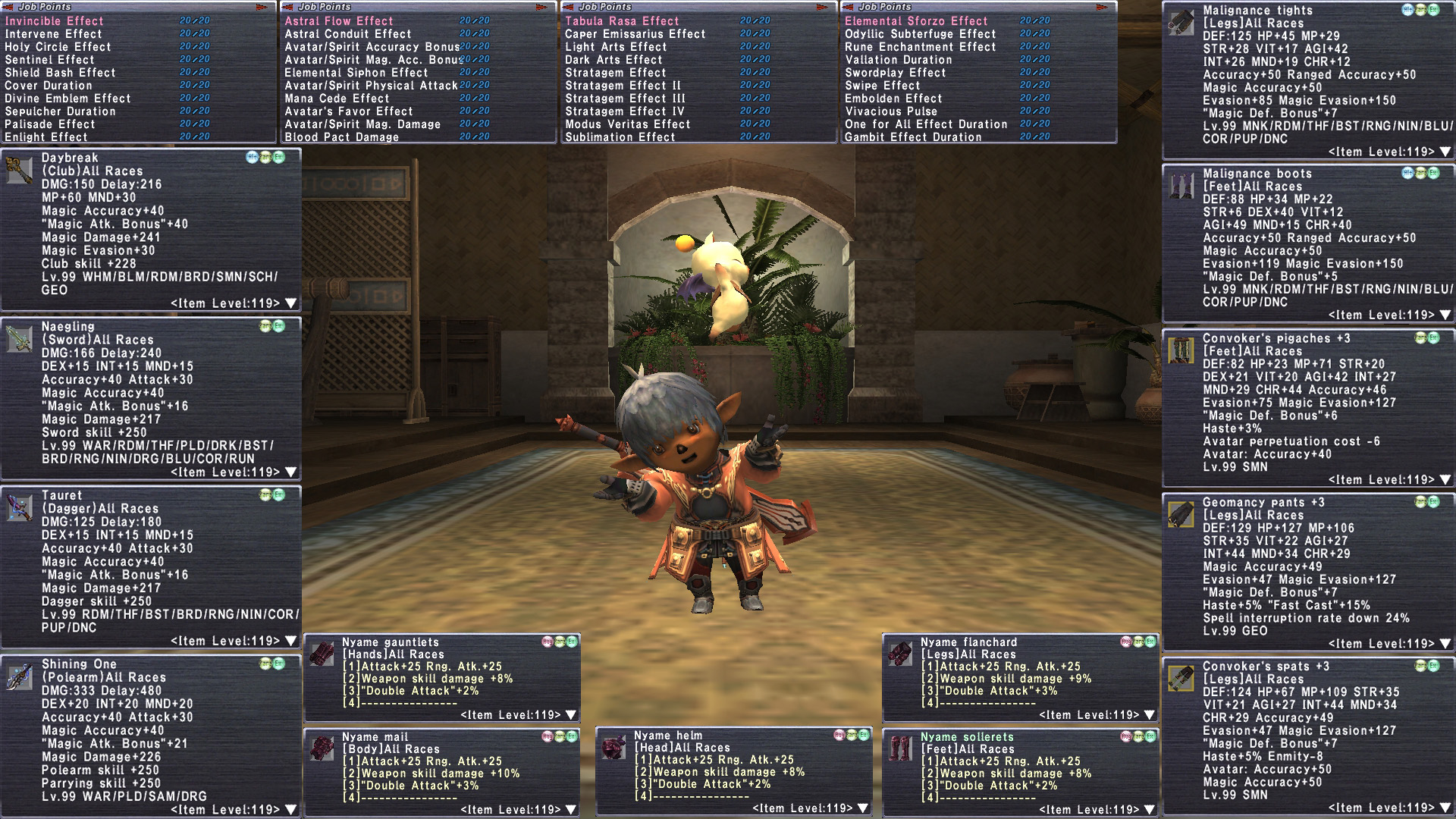Click the Daybreak club item icon
The width and height of the screenshot is (1456, 819).
pyautogui.click(x=19, y=170)
